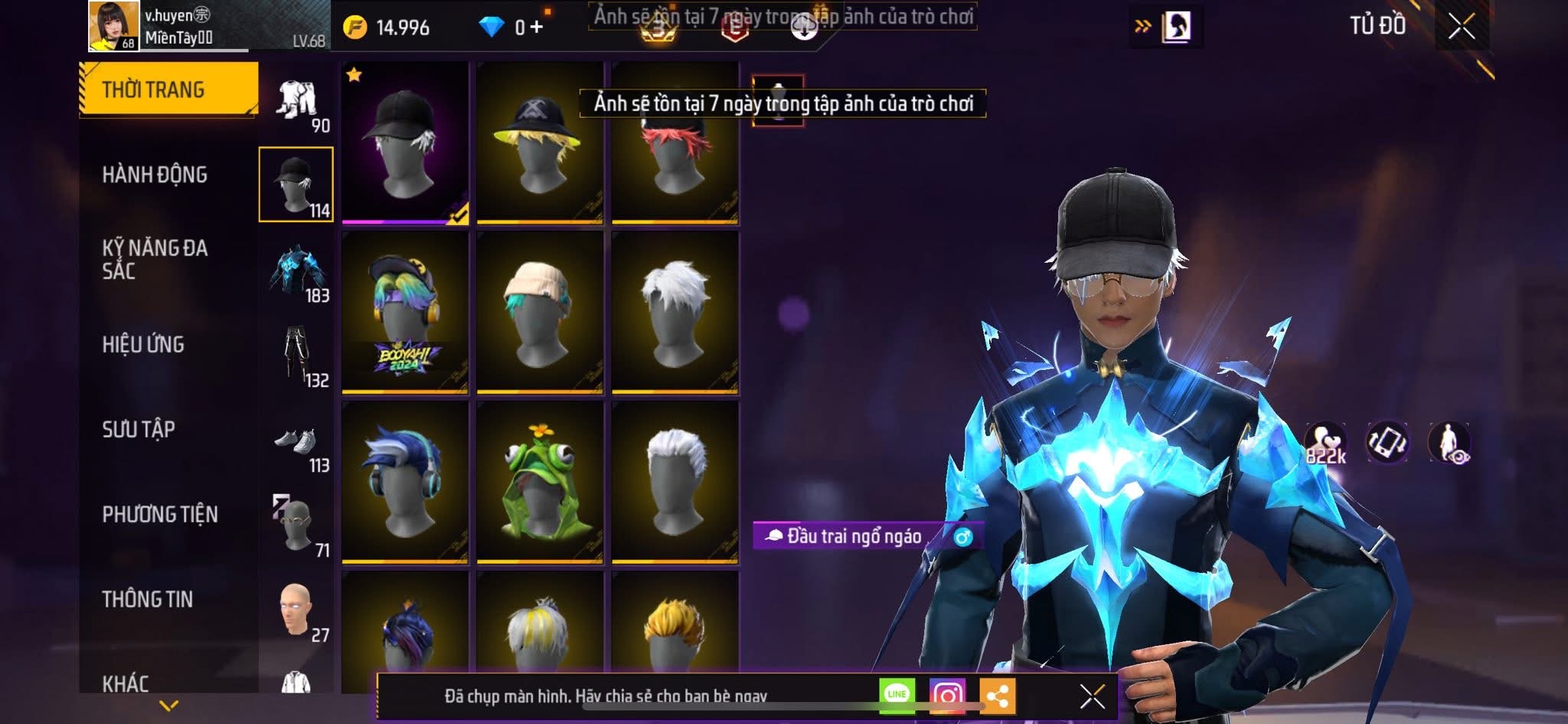Go to Phương Tiện section
The width and height of the screenshot is (1568, 724).
click(160, 514)
